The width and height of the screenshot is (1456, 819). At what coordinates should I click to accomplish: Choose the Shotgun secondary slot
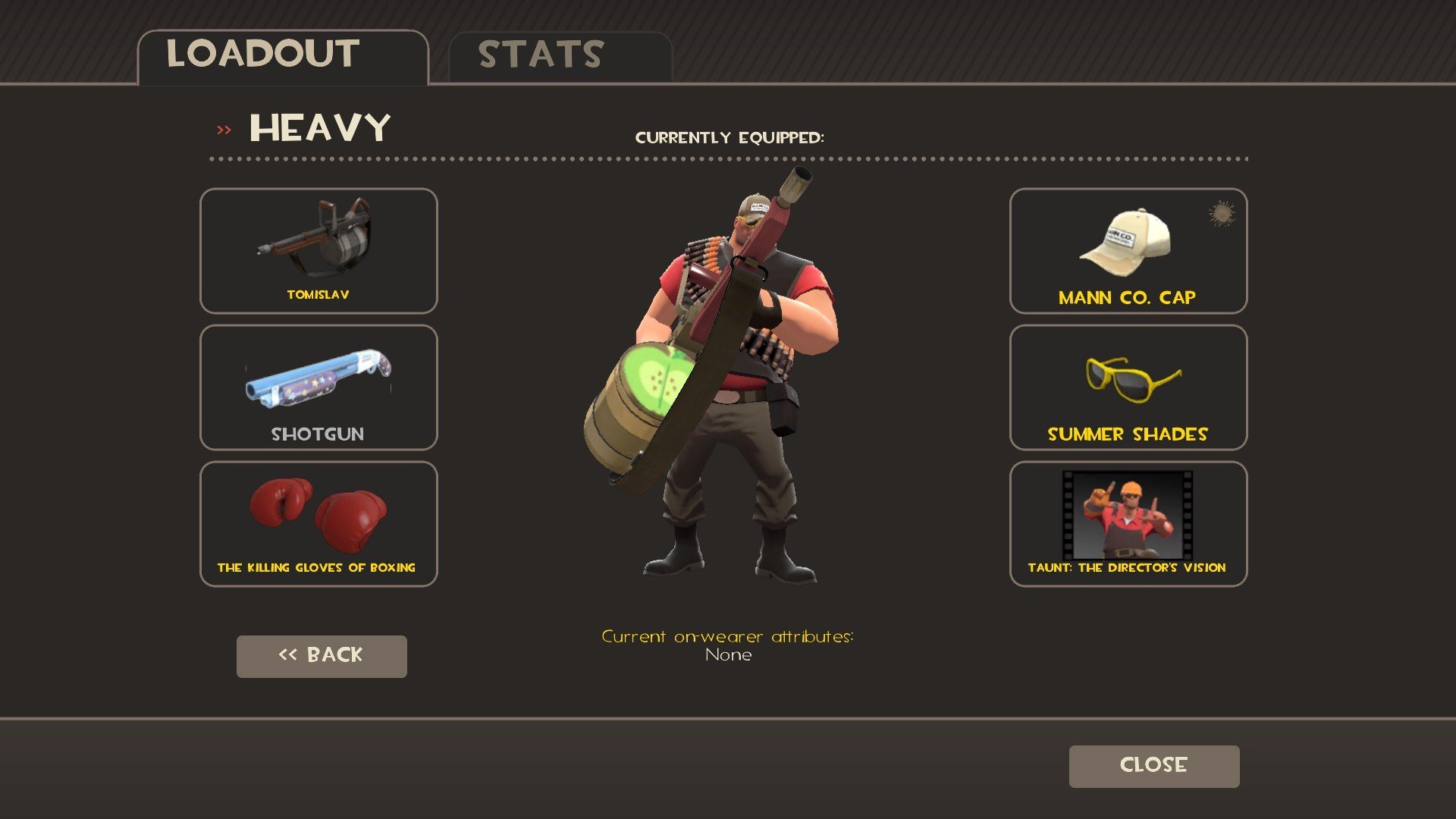(318, 387)
